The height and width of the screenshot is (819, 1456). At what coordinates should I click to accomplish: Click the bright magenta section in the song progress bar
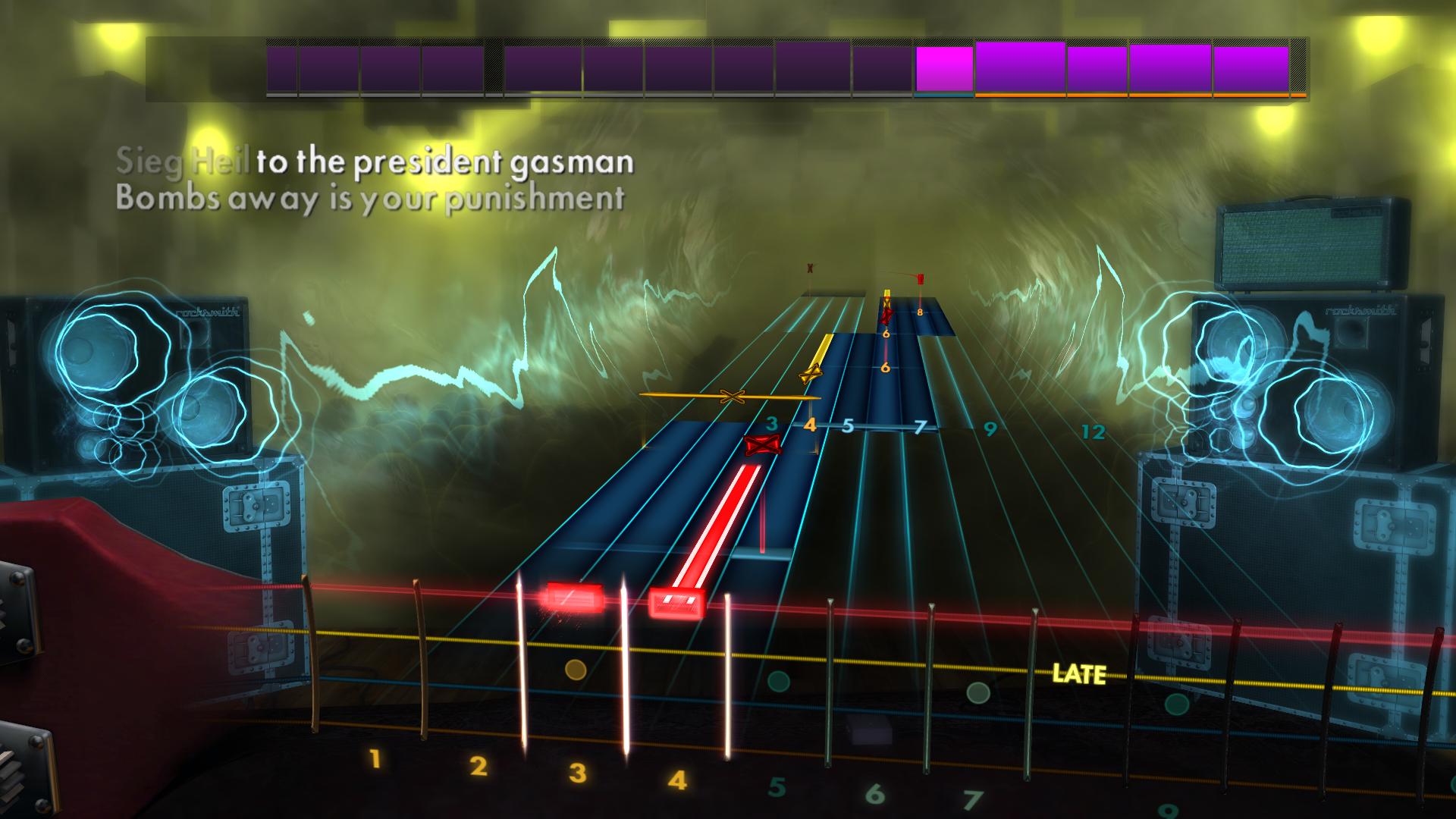944,68
